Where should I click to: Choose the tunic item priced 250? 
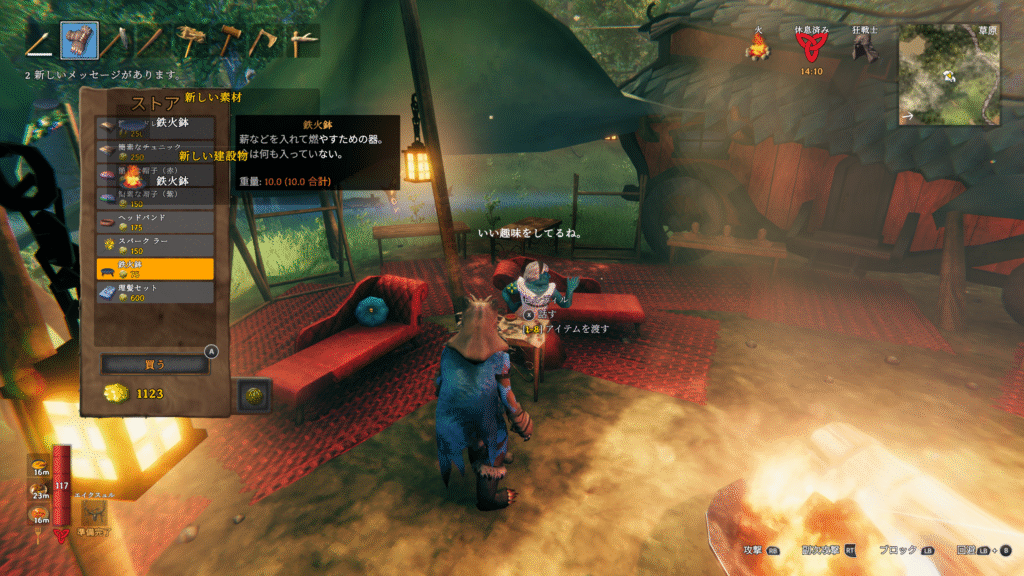click(x=155, y=152)
